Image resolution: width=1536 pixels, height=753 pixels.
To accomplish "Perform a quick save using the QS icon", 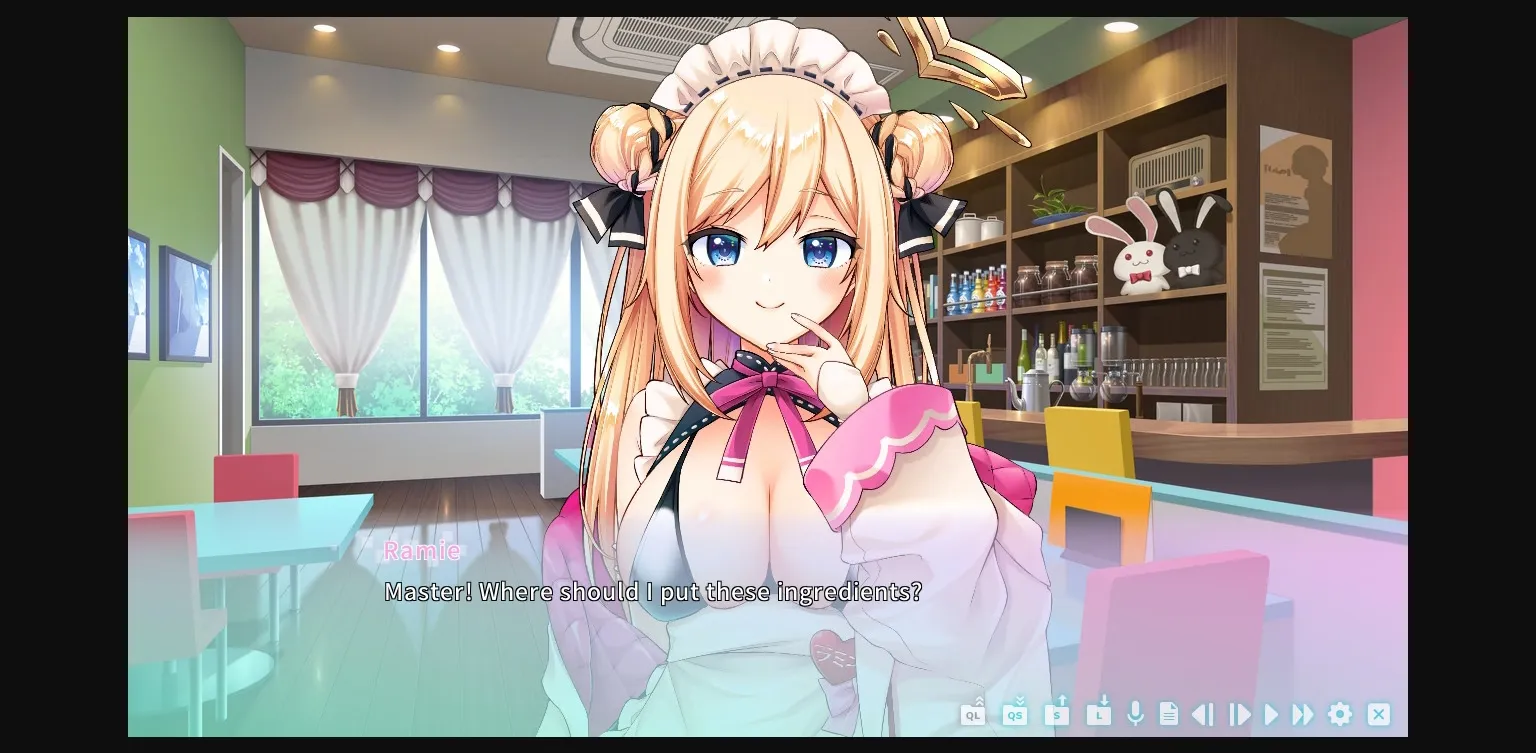I will pos(1015,715).
